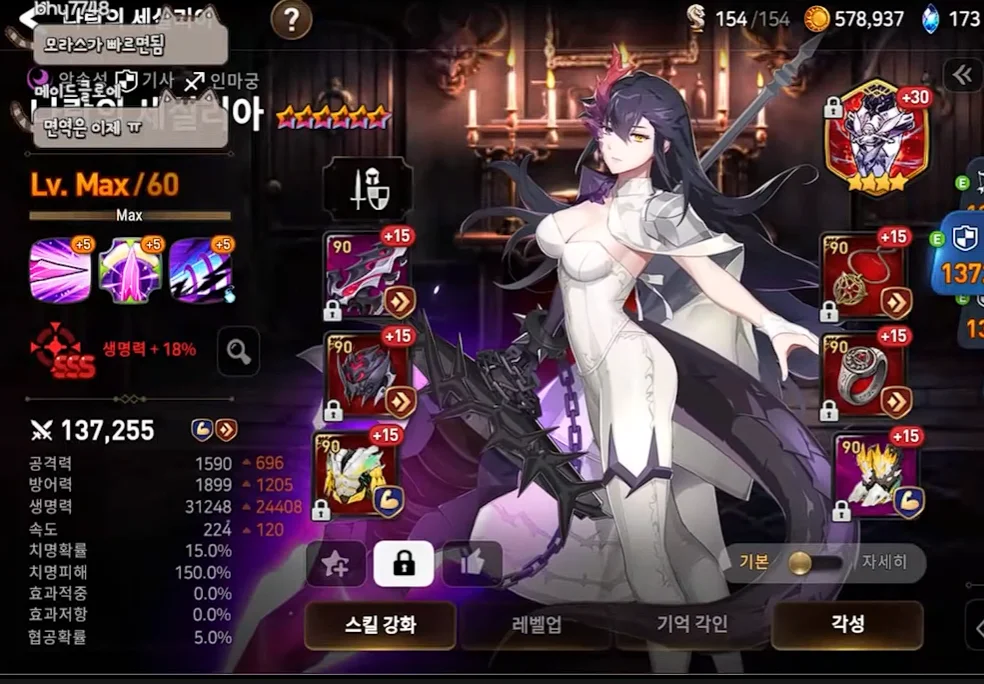Open the help question mark button
This screenshot has width=984, height=684.
(291, 19)
